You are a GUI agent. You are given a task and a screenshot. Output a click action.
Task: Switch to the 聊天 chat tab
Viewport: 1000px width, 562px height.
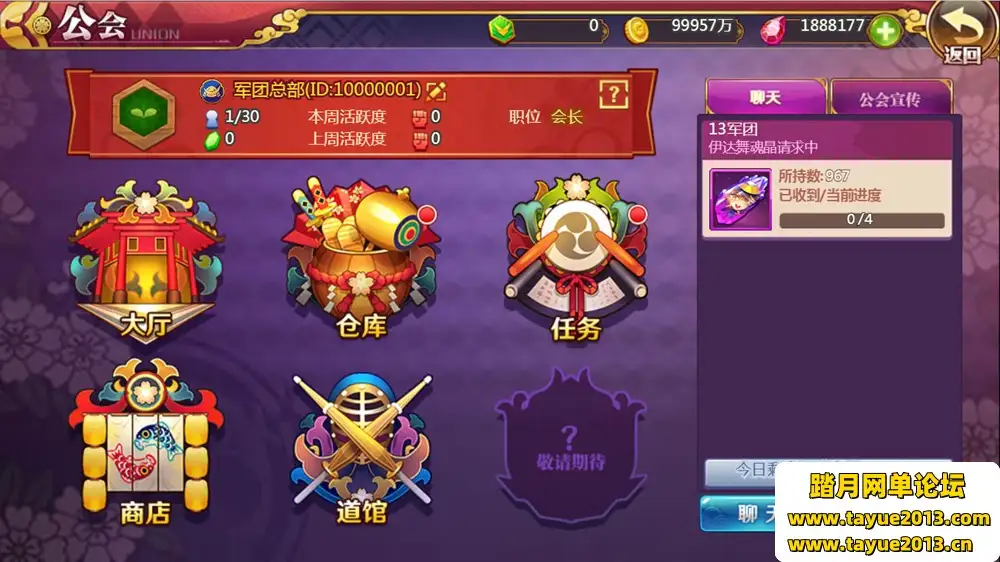(765, 98)
